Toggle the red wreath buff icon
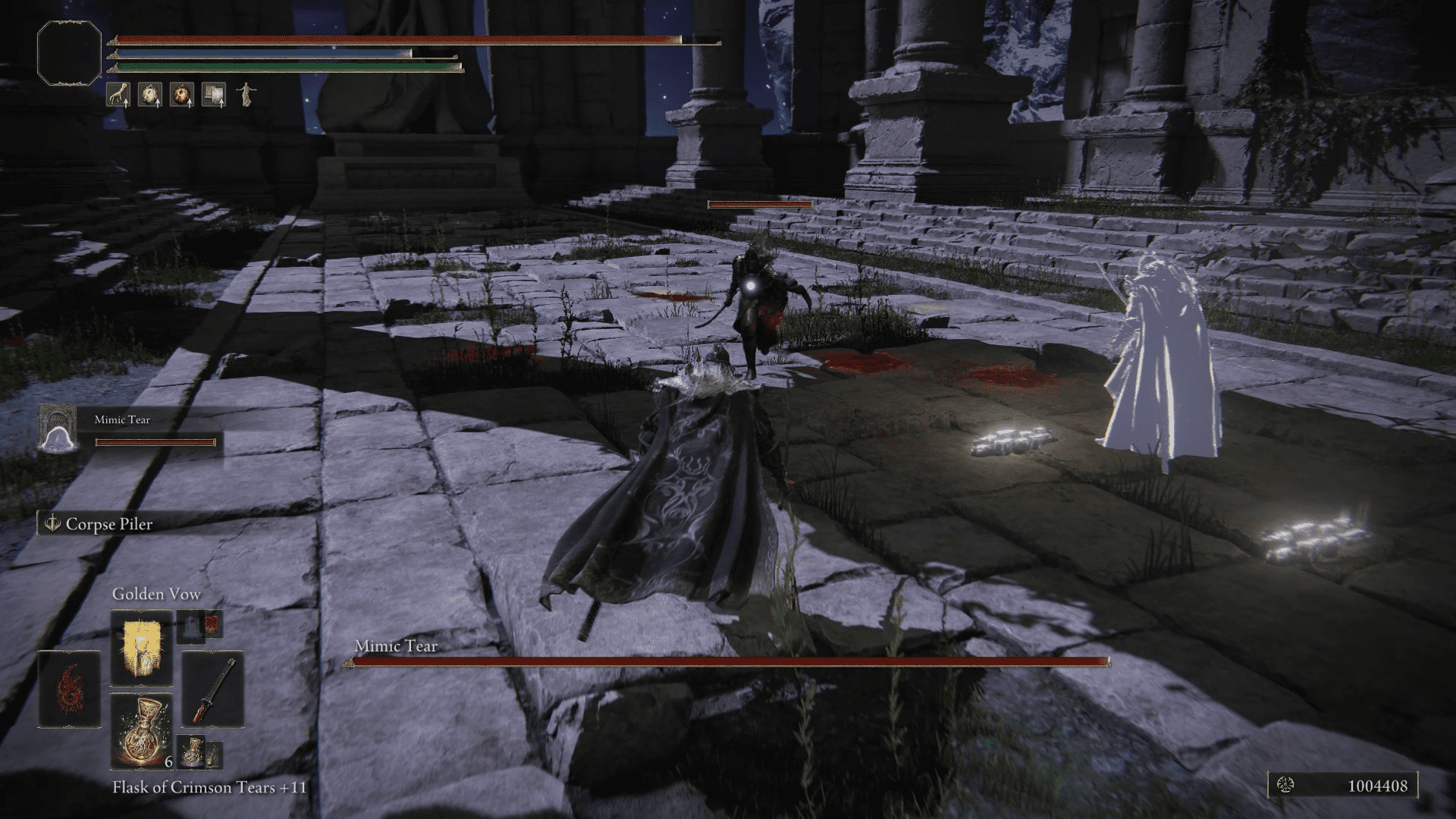The width and height of the screenshot is (1456, 819). click(x=180, y=95)
